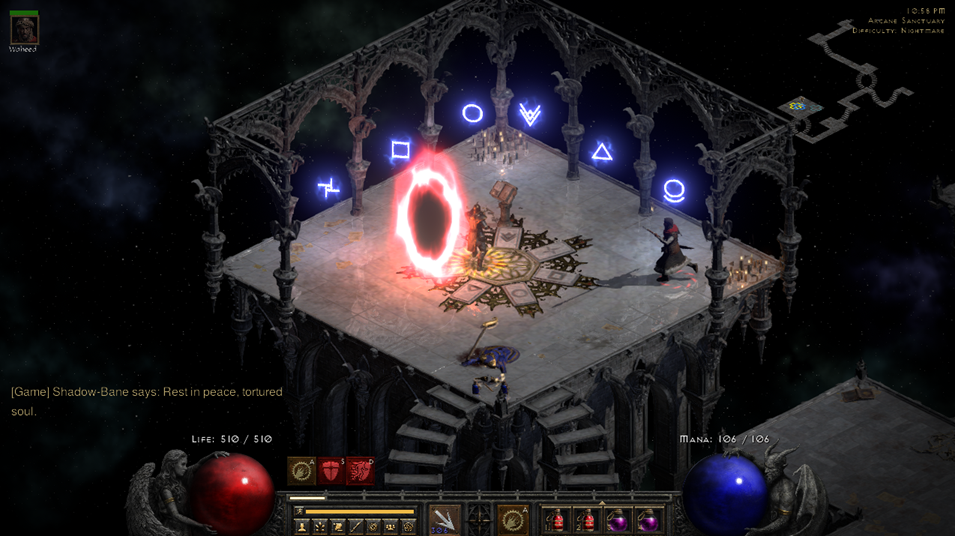Toggle the run/walk icon beside the stamina bar
955x536 pixels.
click(x=298, y=511)
